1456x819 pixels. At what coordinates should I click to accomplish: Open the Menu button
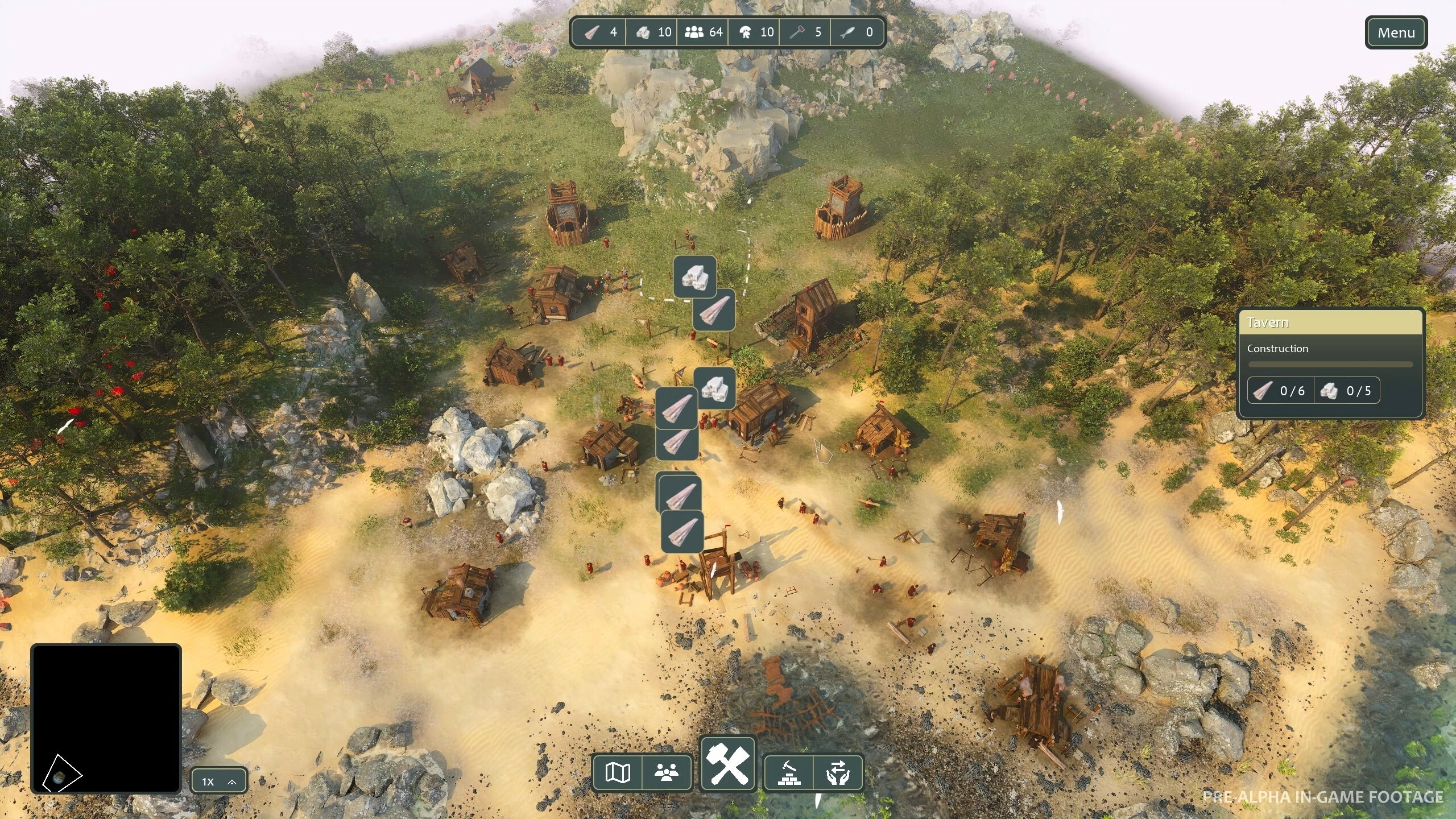pos(1396,33)
